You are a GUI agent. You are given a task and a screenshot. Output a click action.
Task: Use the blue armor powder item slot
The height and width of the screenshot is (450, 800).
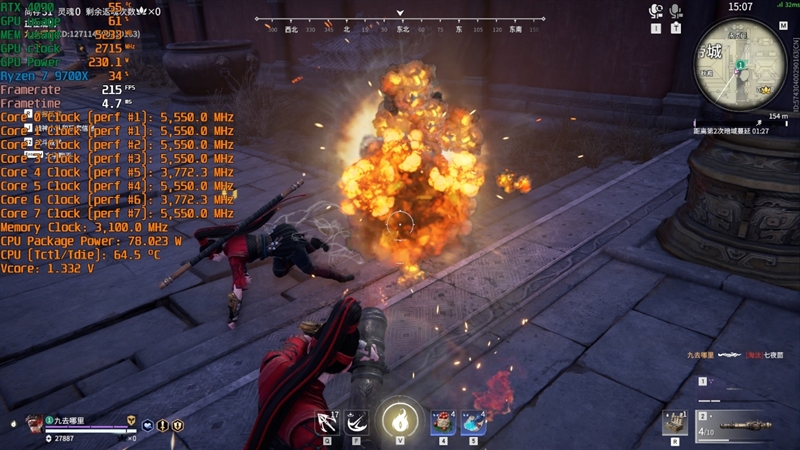[x=473, y=422]
